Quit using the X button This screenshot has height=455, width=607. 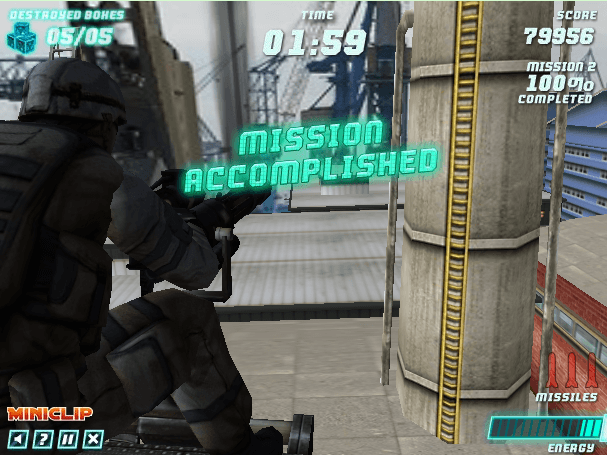click(x=93, y=438)
